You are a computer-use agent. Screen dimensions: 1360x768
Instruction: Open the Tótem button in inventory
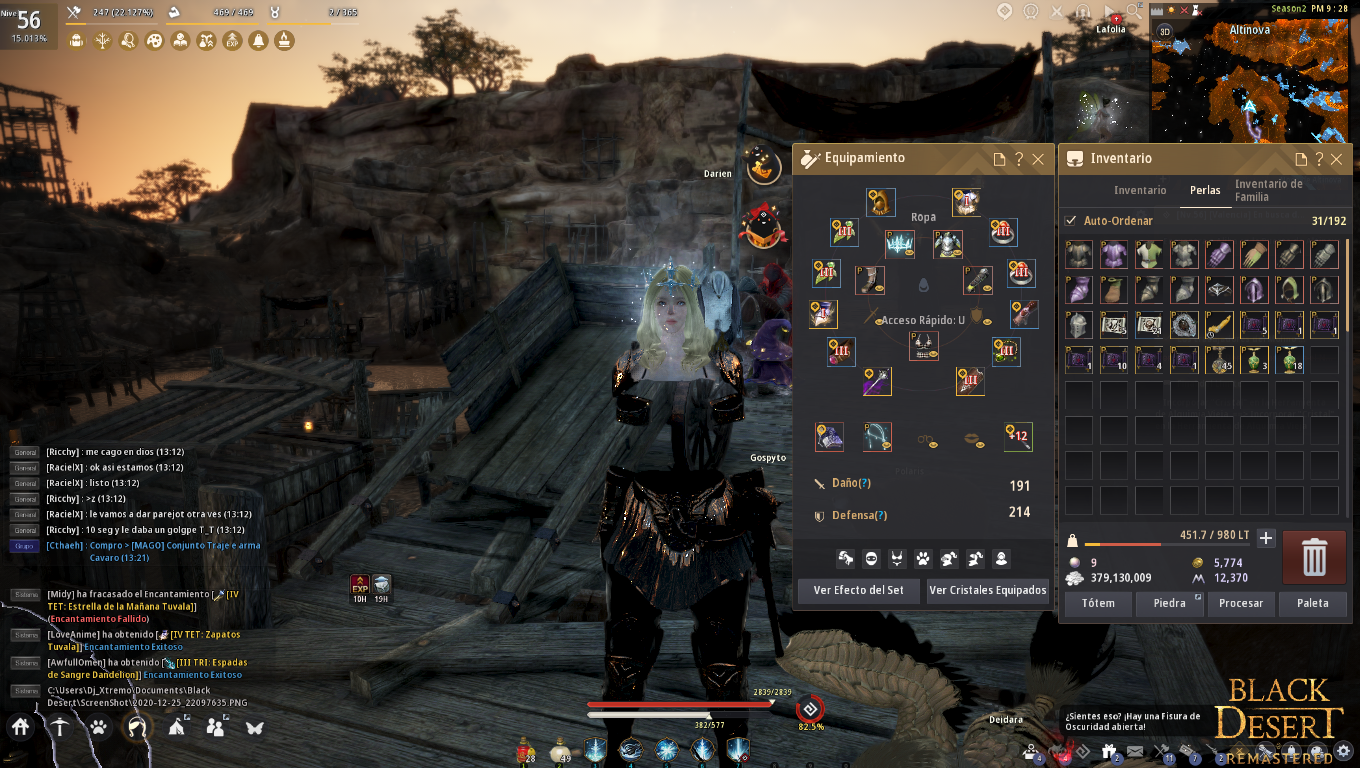[x=1098, y=603]
